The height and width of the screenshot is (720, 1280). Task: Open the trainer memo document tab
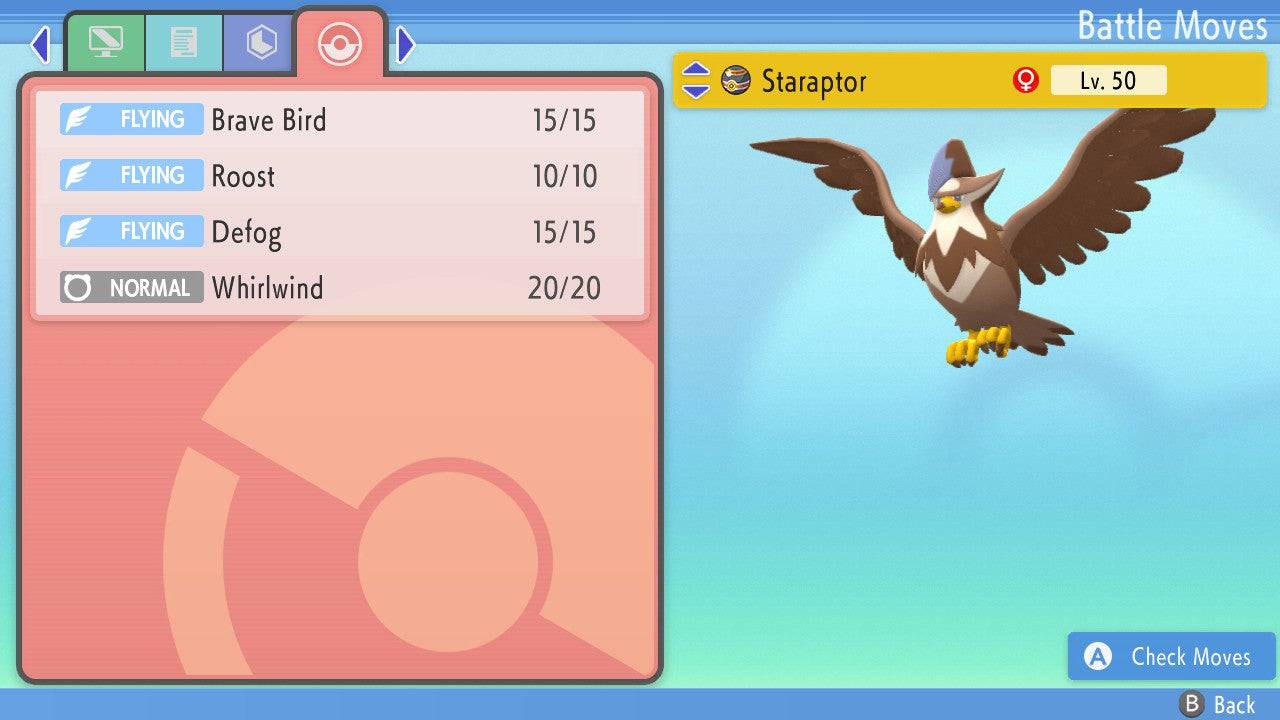click(x=183, y=43)
